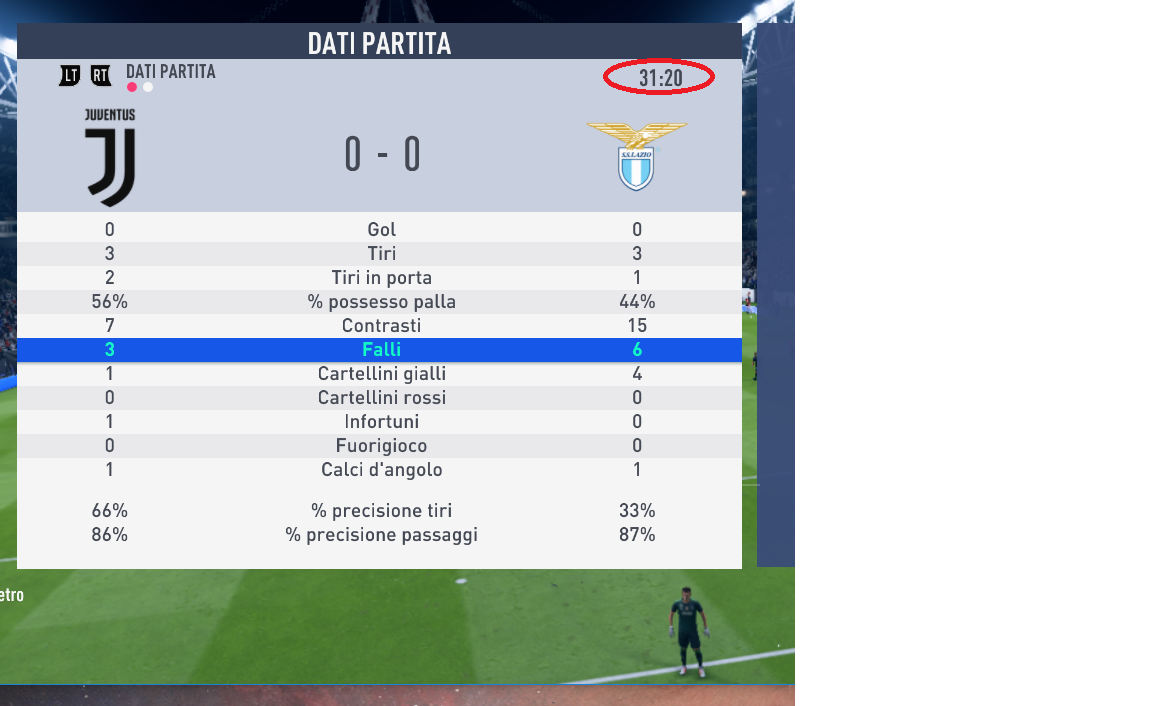Select the Tiri in porta row
Image resolution: width=1152 pixels, height=706 pixels.
click(x=381, y=278)
